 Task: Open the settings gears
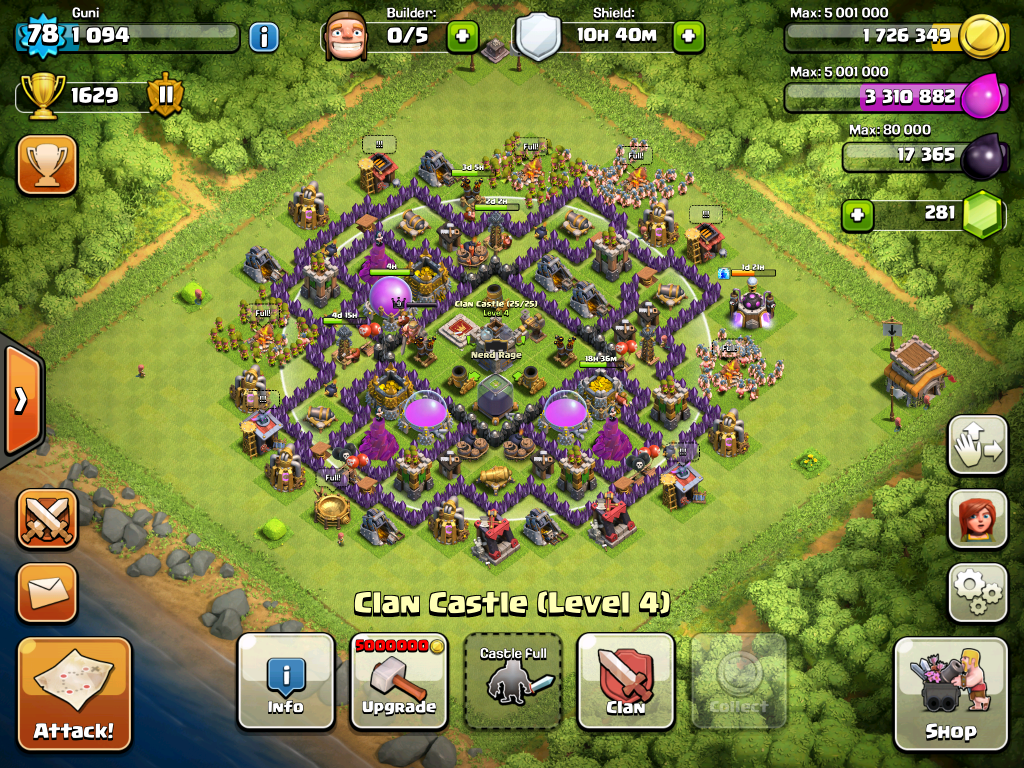(977, 592)
